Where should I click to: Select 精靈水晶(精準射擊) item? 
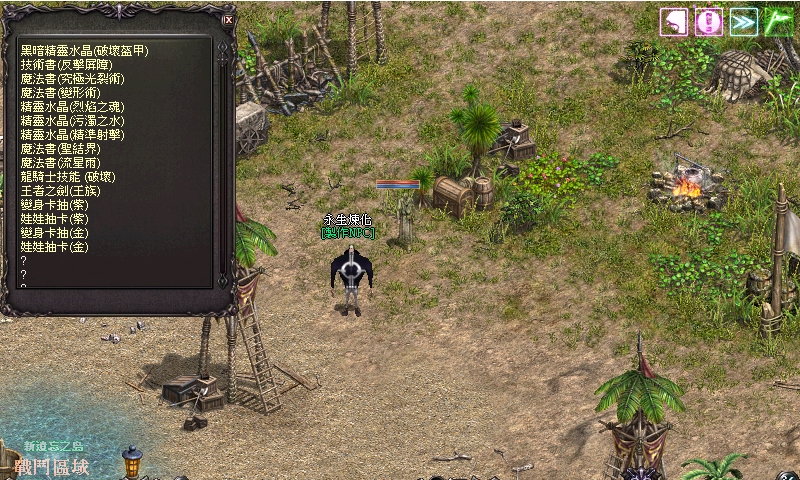pos(73,134)
